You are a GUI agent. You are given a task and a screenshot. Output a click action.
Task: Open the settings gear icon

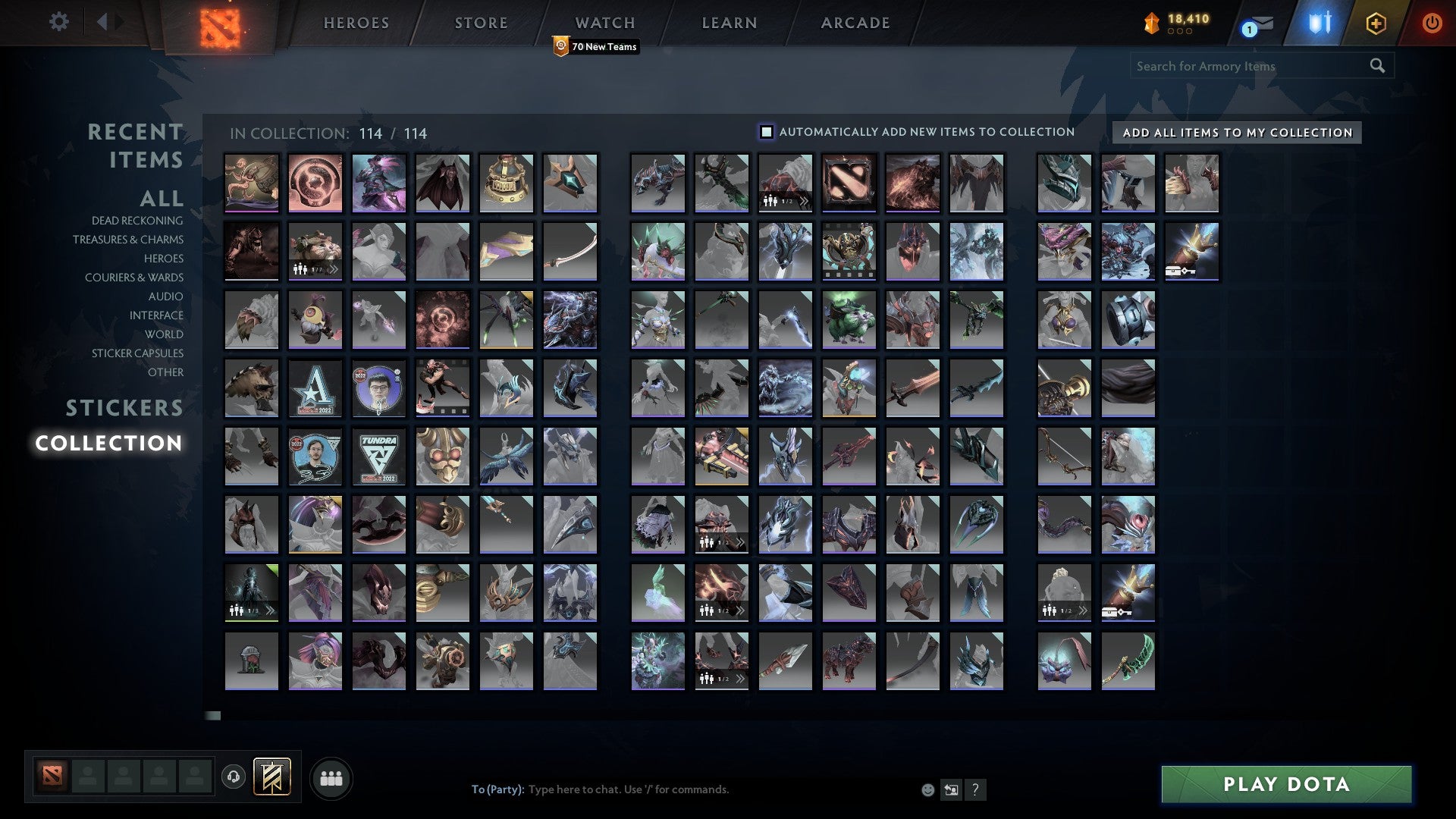[x=59, y=21]
